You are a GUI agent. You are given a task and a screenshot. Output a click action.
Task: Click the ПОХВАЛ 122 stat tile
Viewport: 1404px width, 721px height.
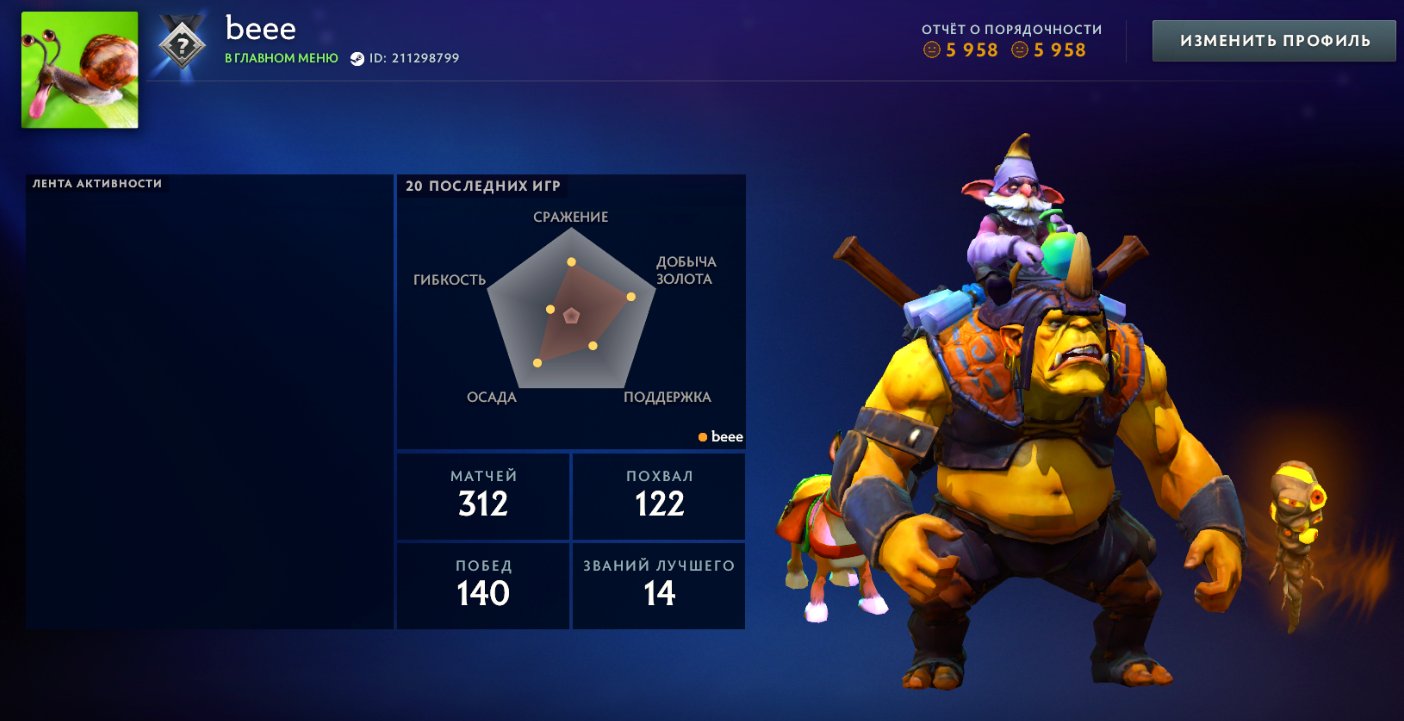coord(658,496)
